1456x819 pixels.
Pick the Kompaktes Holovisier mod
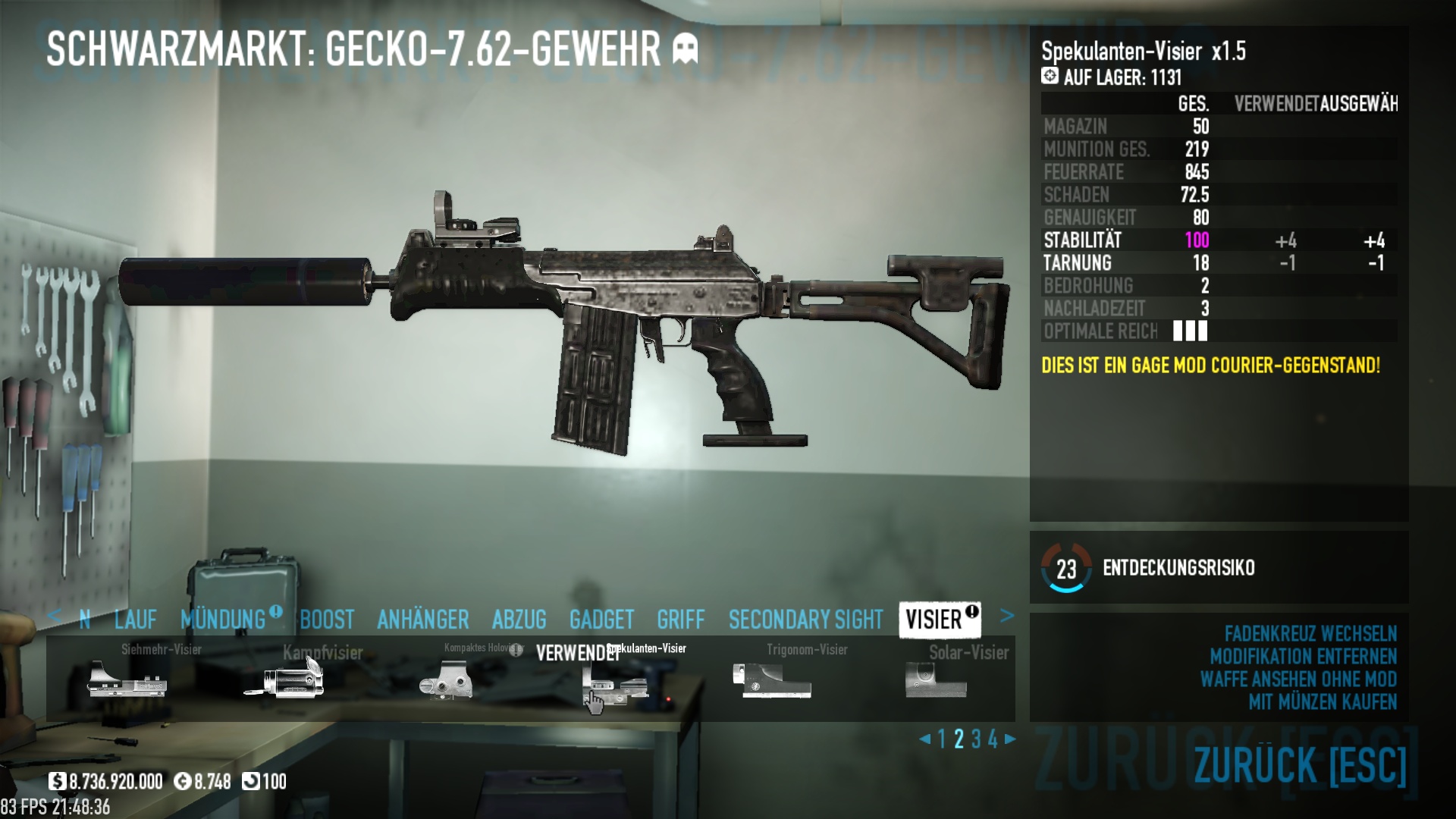tap(446, 678)
